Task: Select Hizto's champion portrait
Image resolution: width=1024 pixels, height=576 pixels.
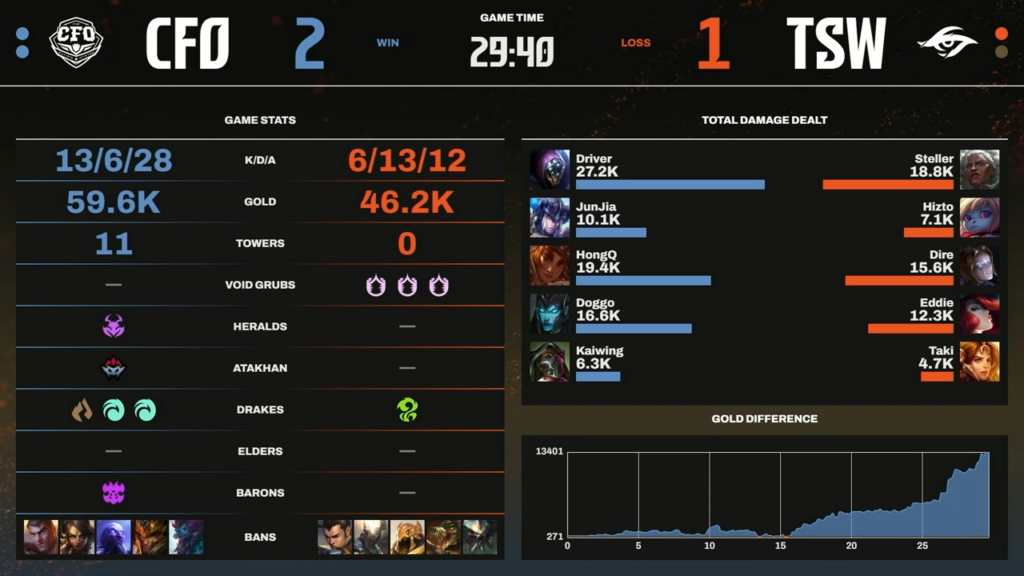Action: (979, 217)
